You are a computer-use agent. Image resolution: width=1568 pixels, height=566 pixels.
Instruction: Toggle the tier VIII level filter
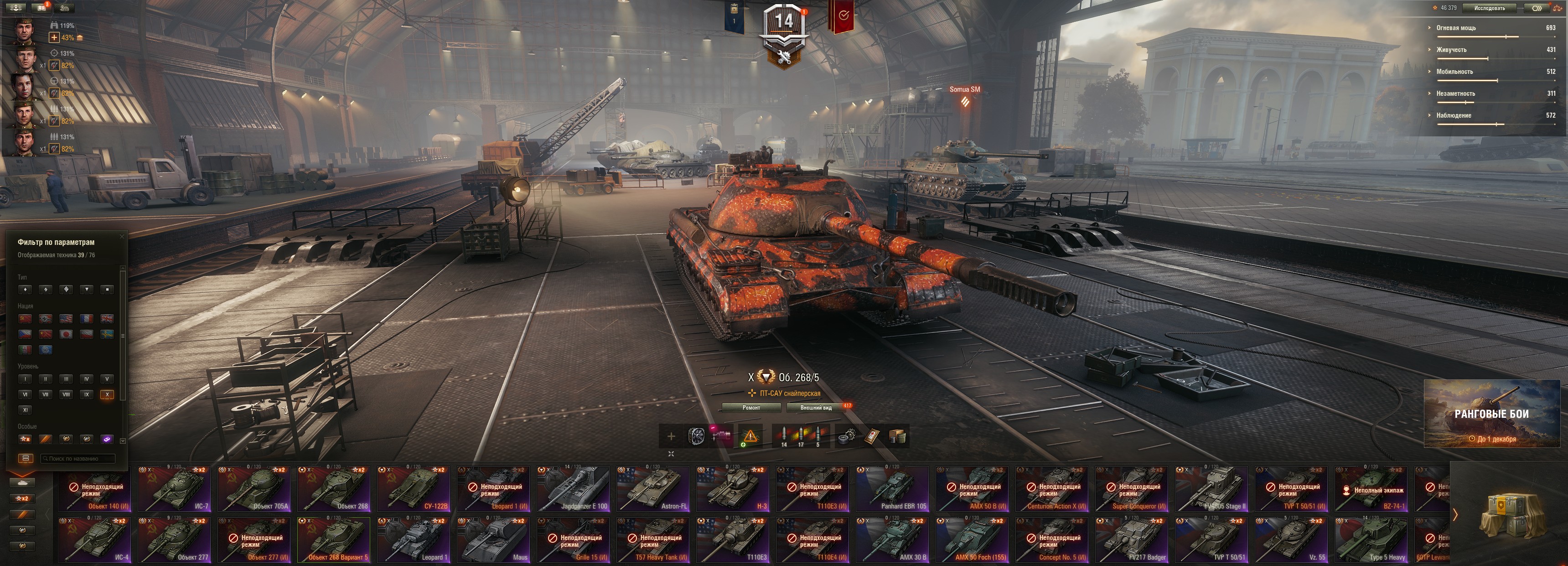tap(66, 395)
